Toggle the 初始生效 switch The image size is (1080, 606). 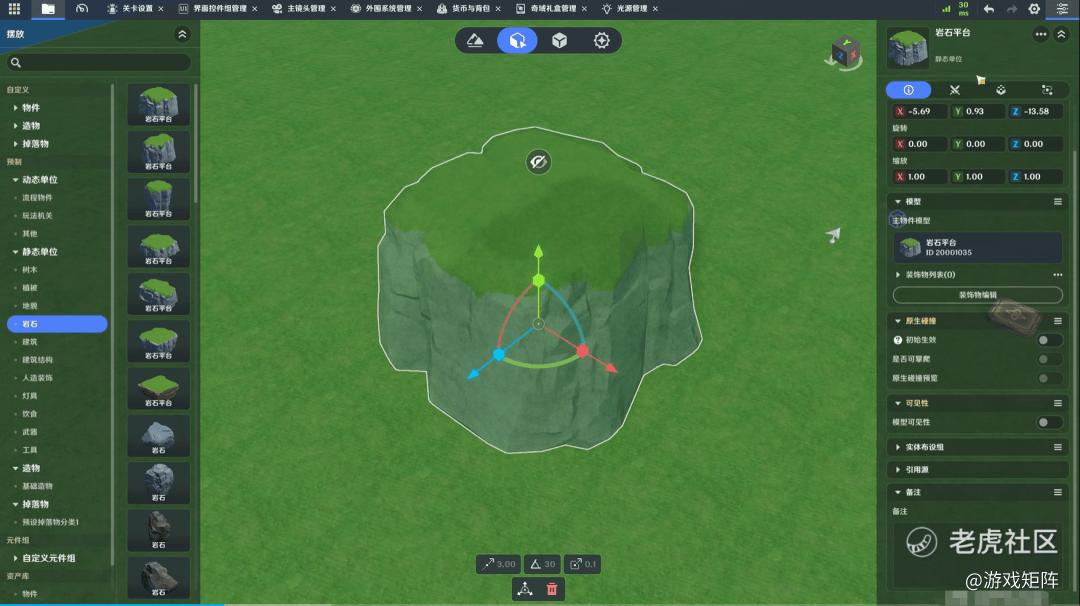[1049, 340]
